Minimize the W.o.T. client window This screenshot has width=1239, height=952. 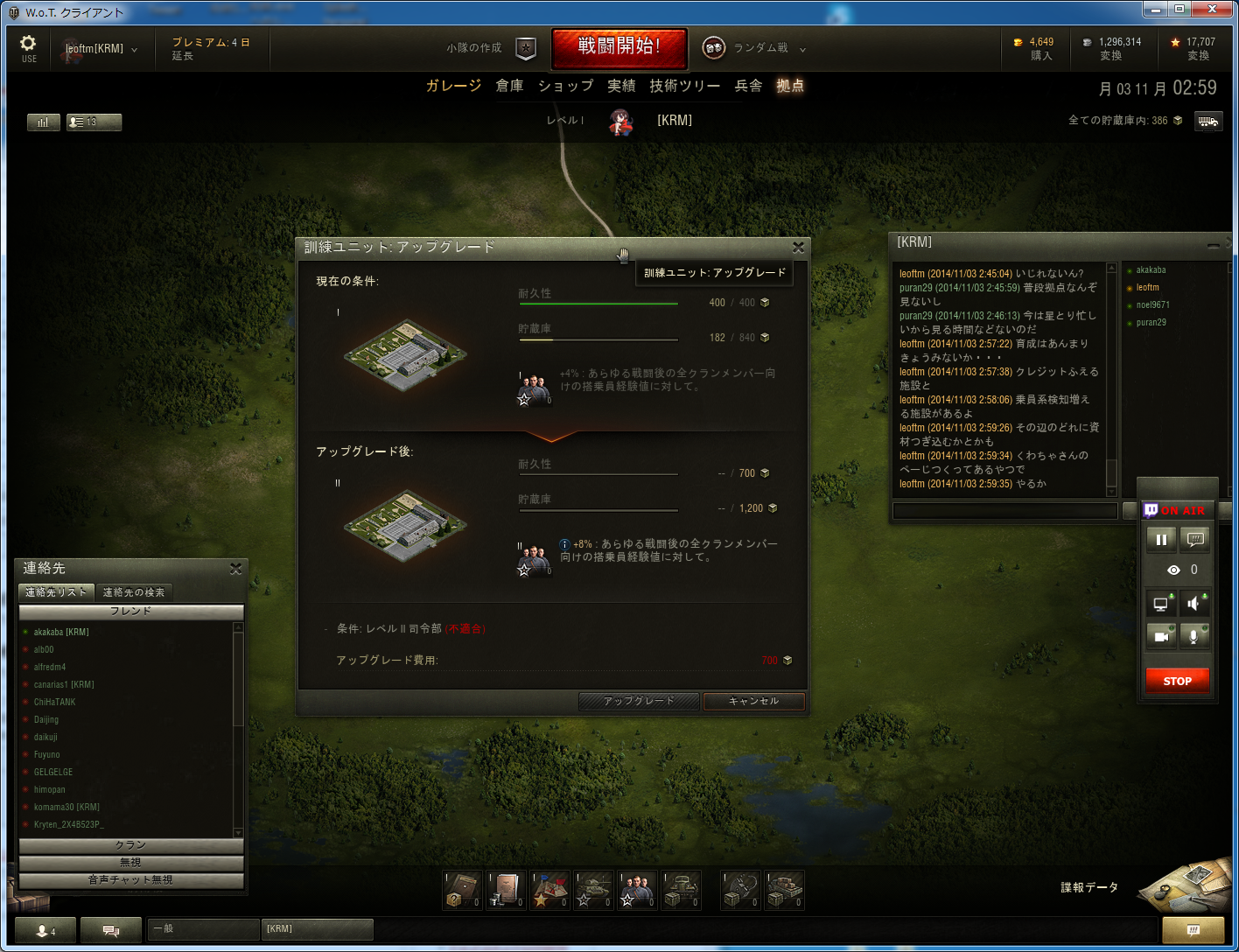(x=1156, y=10)
